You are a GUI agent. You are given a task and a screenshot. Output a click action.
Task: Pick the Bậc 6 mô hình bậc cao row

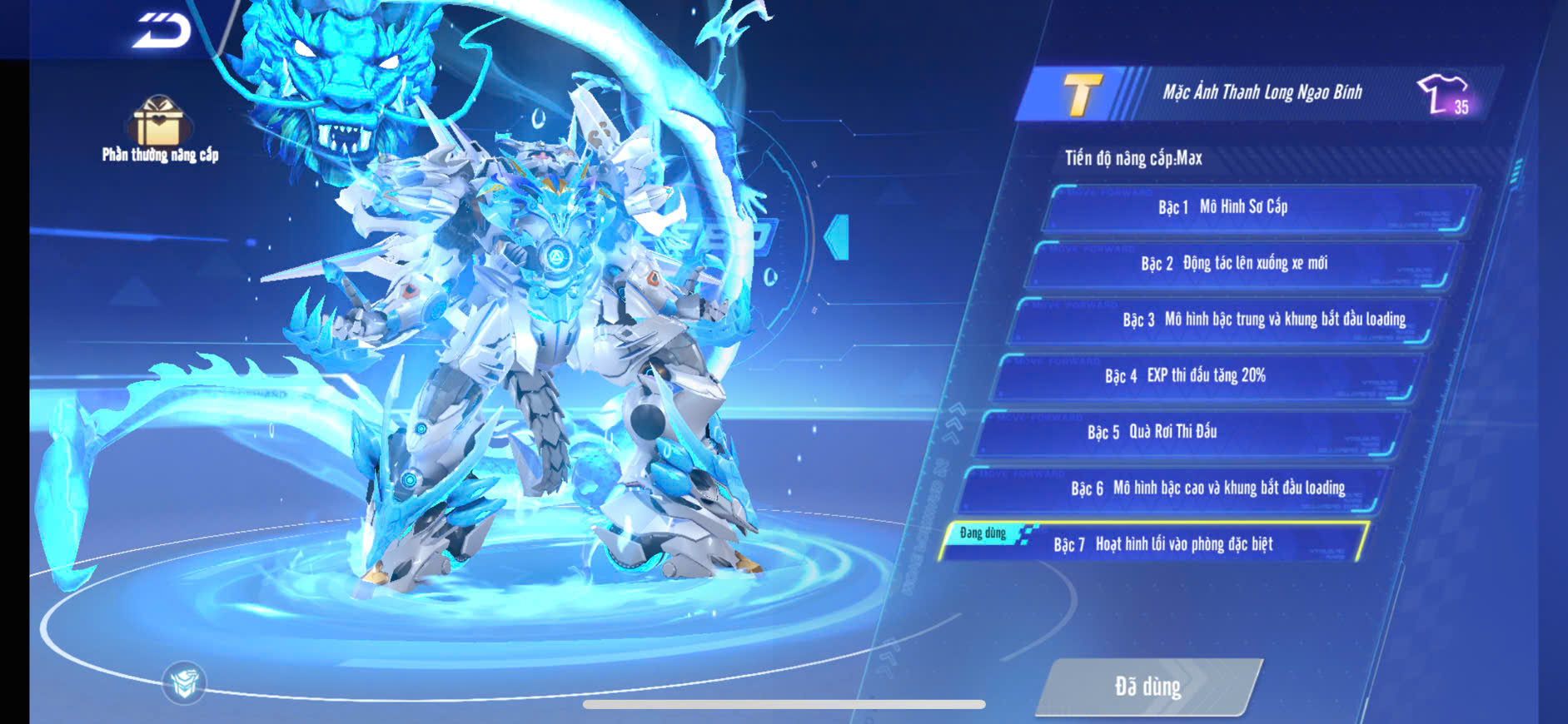tap(1171, 488)
